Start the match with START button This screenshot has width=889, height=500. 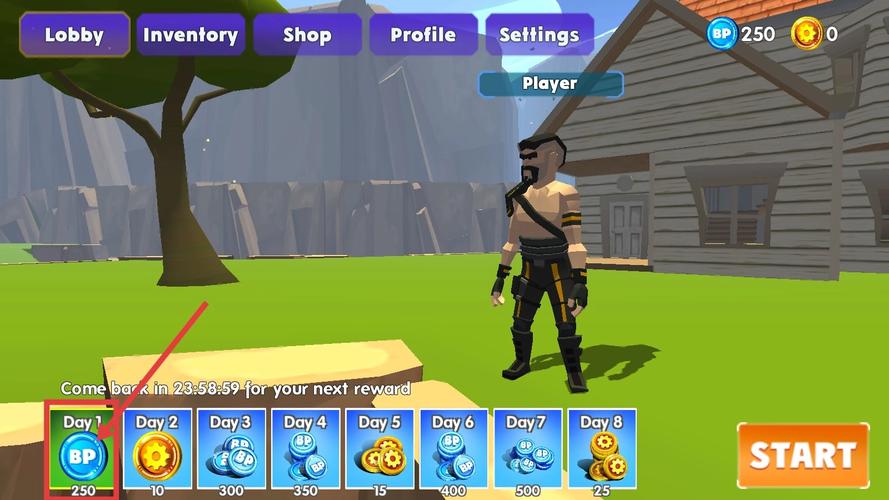[803, 456]
